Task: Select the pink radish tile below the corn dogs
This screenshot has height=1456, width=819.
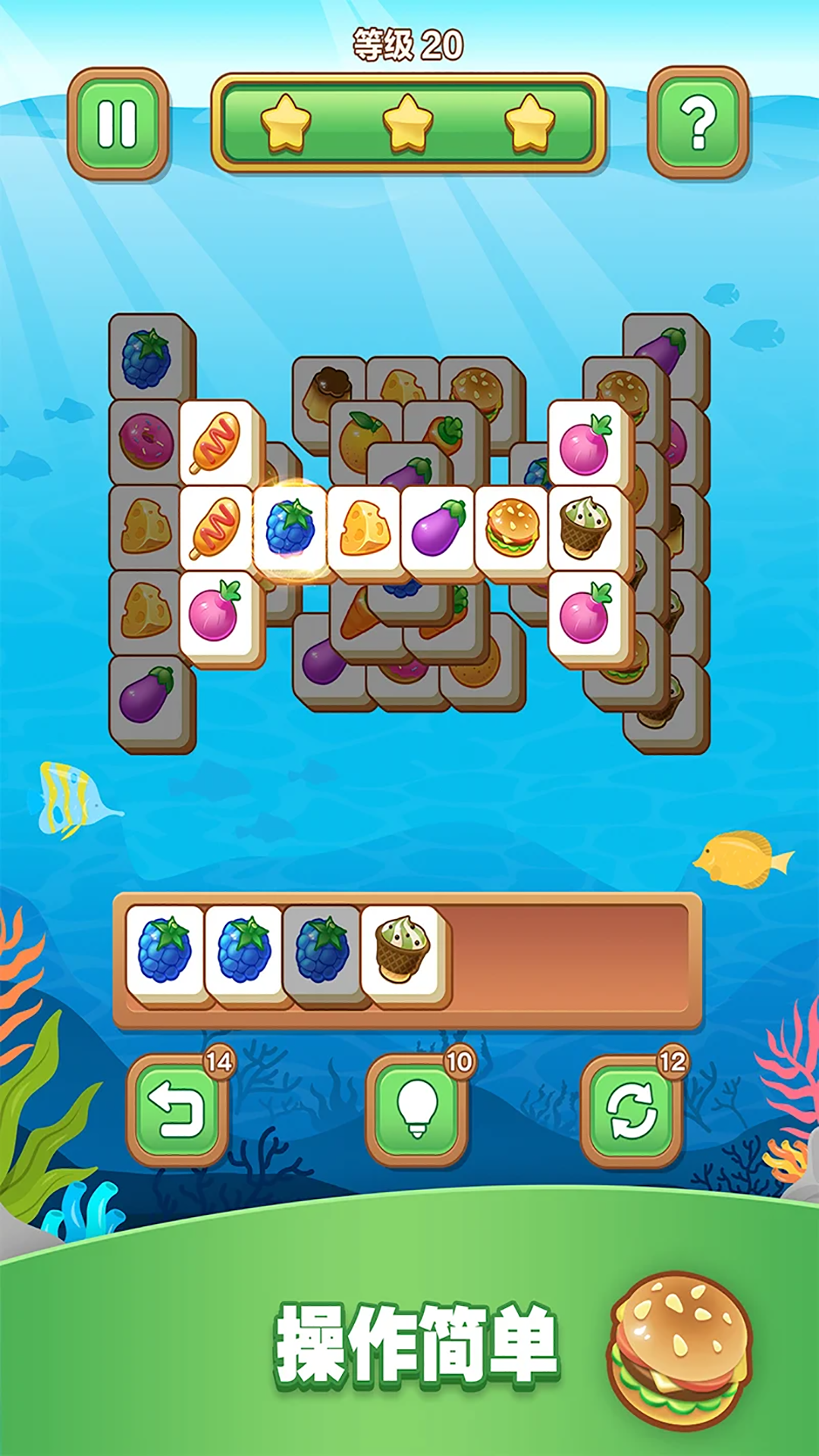Action: click(215, 613)
